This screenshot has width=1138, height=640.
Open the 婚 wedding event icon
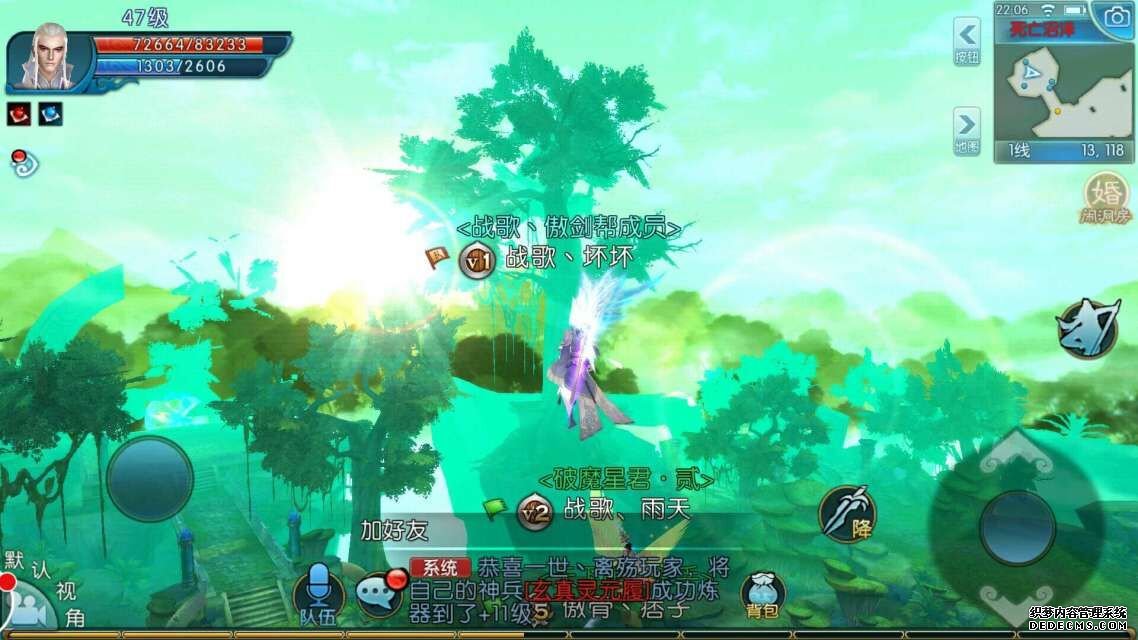pyautogui.click(x=1105, y=196)
